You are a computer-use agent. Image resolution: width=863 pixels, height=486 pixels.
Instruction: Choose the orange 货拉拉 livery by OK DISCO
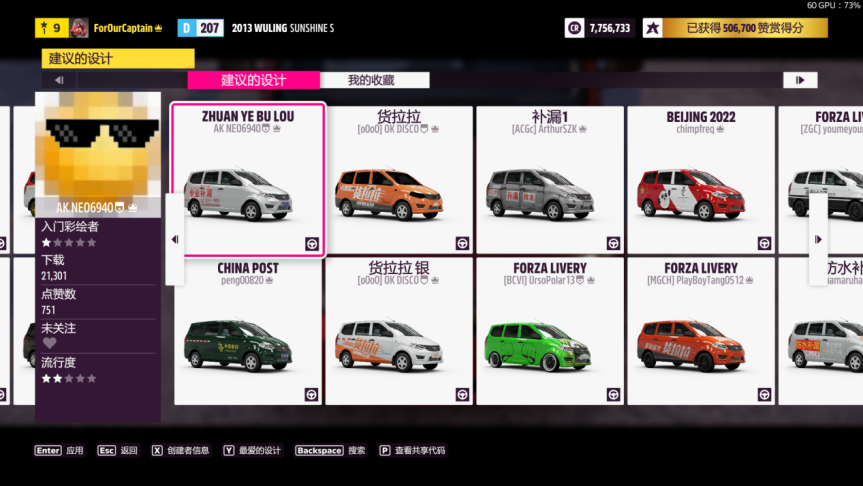398,181
